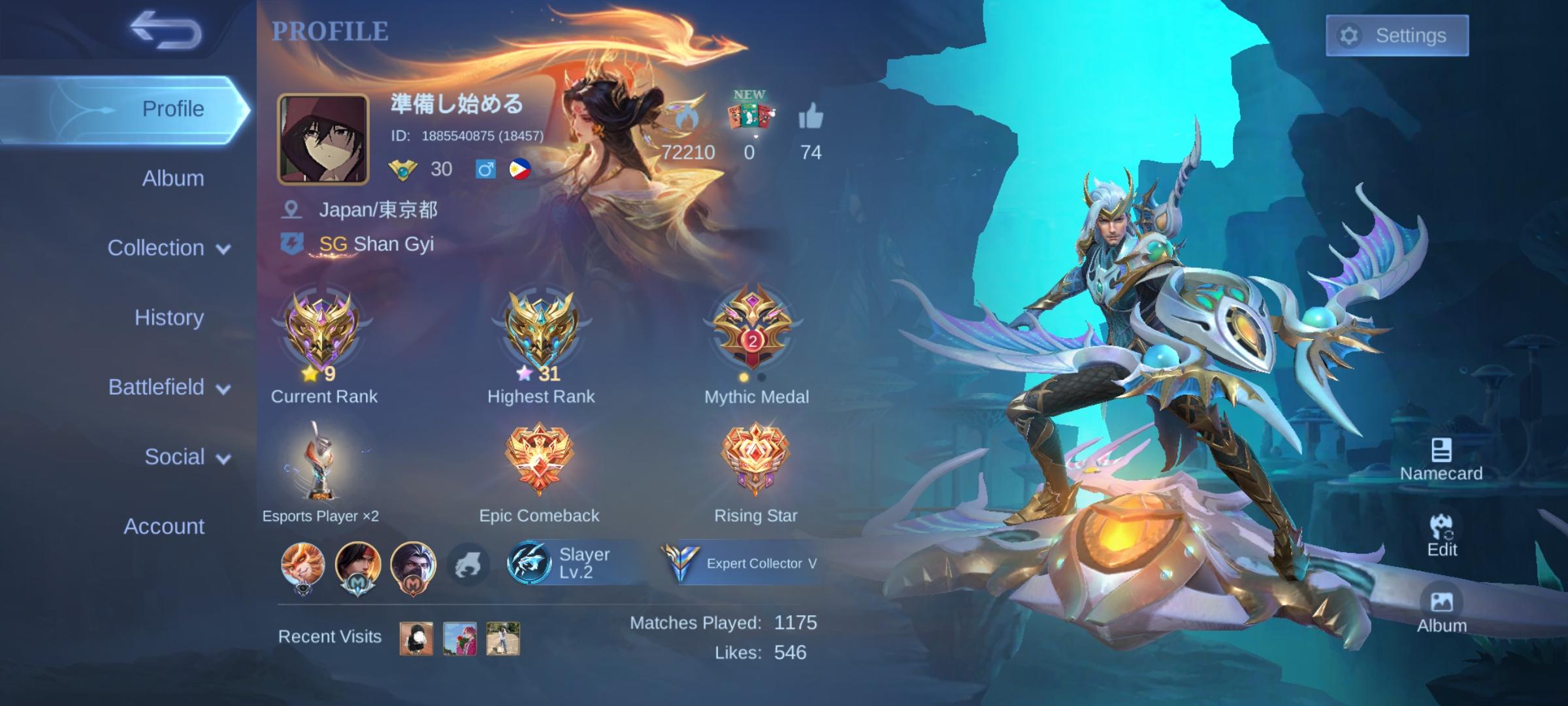1568x706 pixels.
Task: Expand the Collection menu
Action: pos(167,248)
